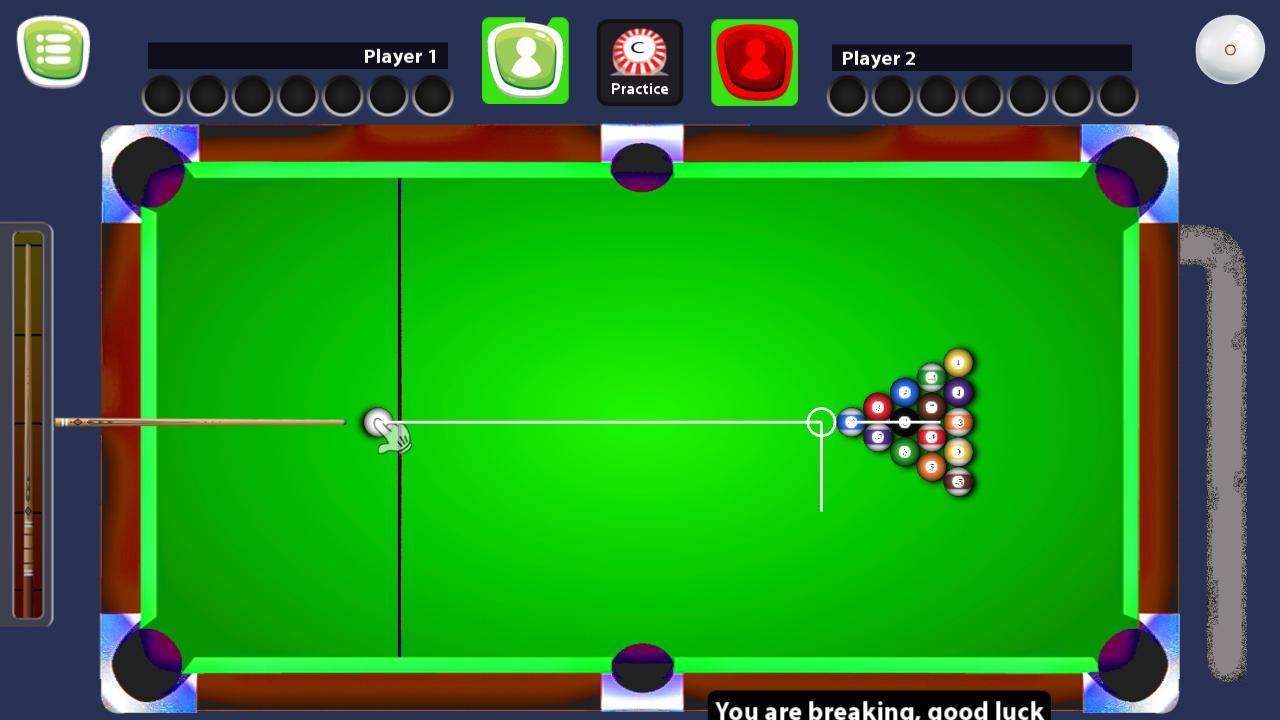Click the last ball slot under Player 2
This screenshot has width=1280, height=720.
tap(1119, 96)
